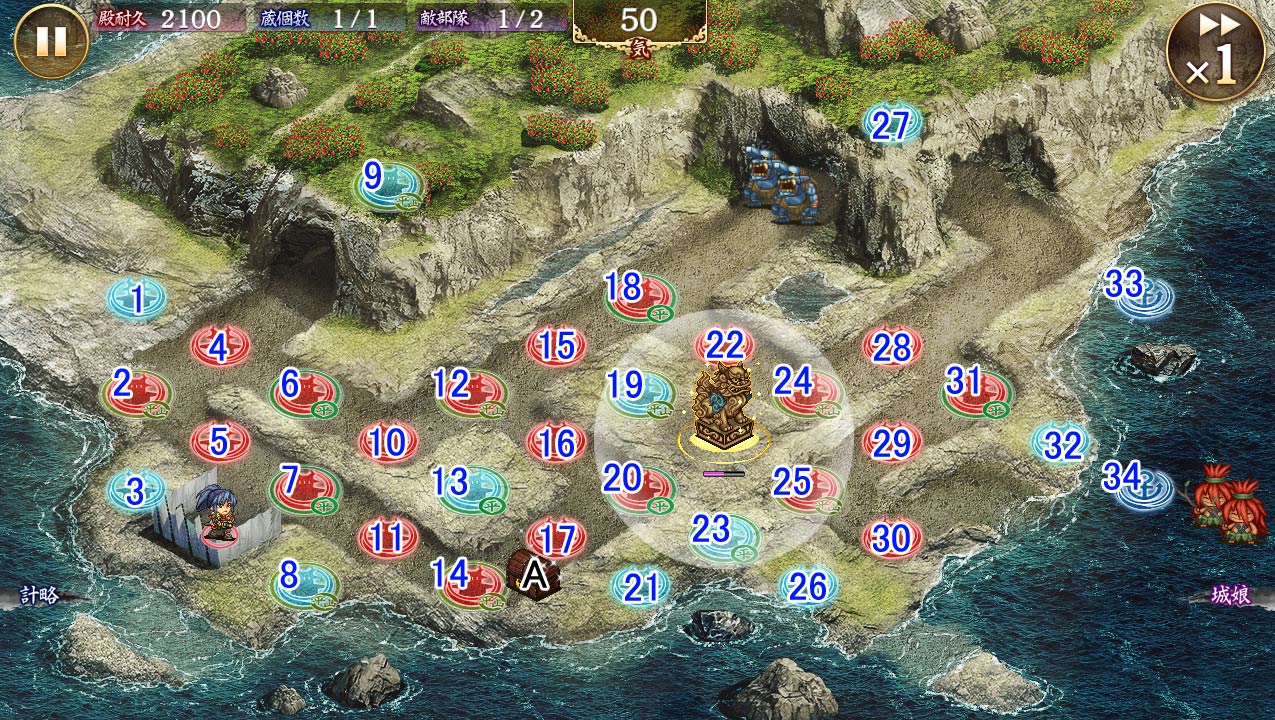Viewport: 1275px width, 720px height.
Task: Select deployment tile number 1
Action: [137, 298]
